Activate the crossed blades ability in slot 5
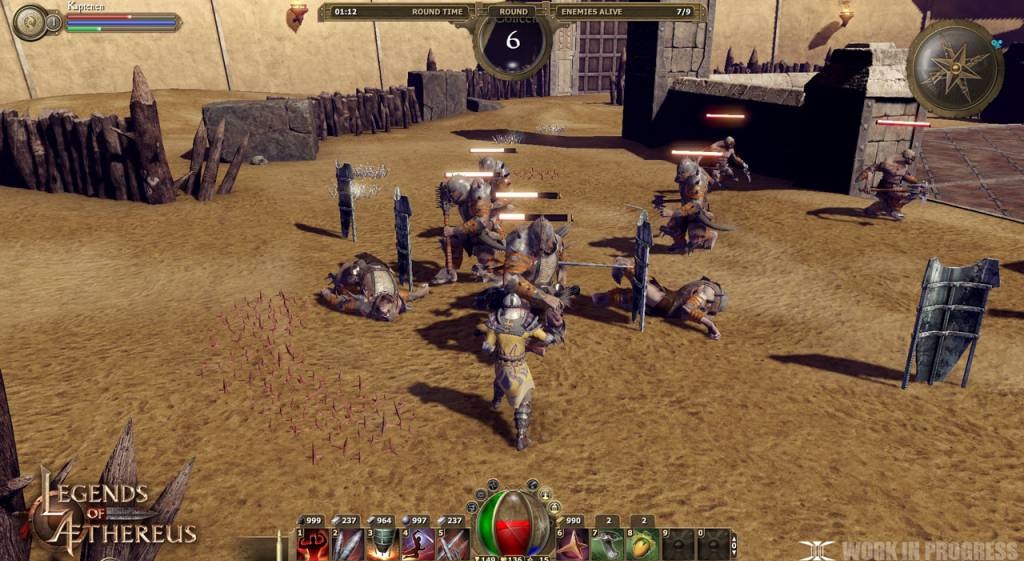The width and height of the screenshot is (1024, 561). point(452,544)
